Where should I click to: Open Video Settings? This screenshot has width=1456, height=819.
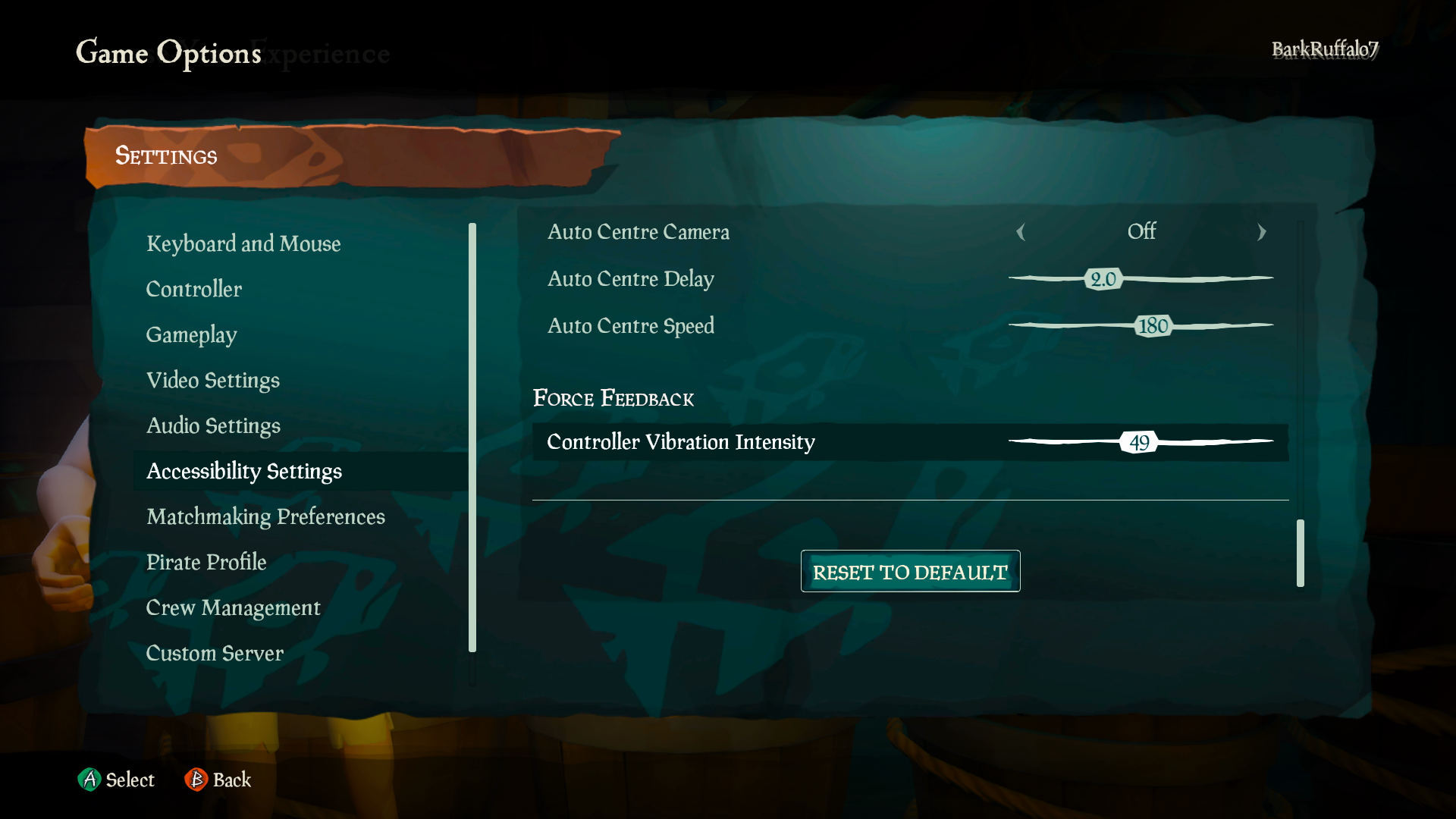click(213, 380)
